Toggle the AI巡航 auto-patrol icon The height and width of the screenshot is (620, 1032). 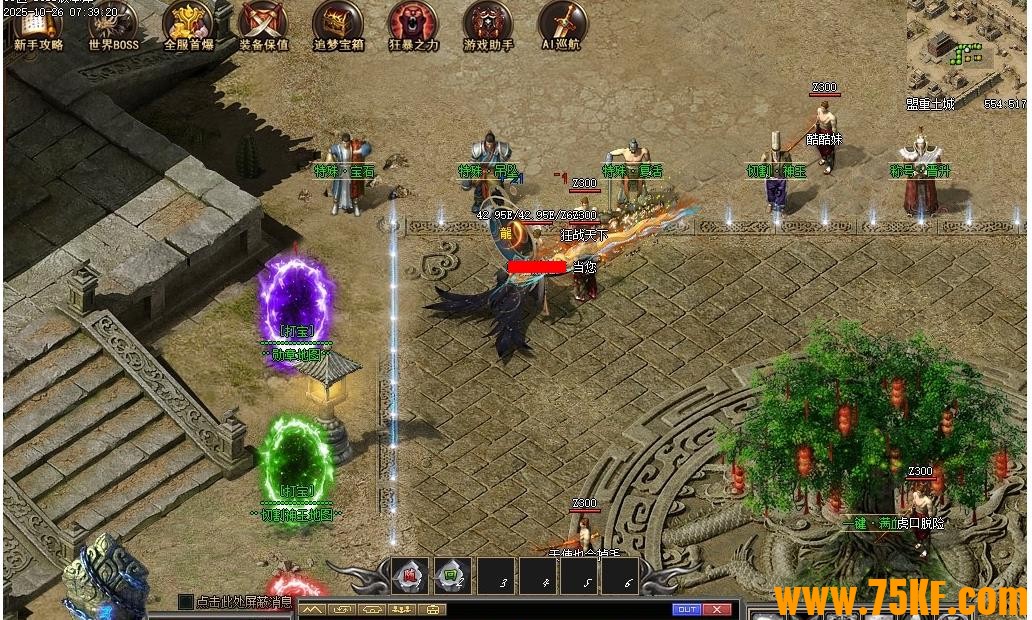561,23
